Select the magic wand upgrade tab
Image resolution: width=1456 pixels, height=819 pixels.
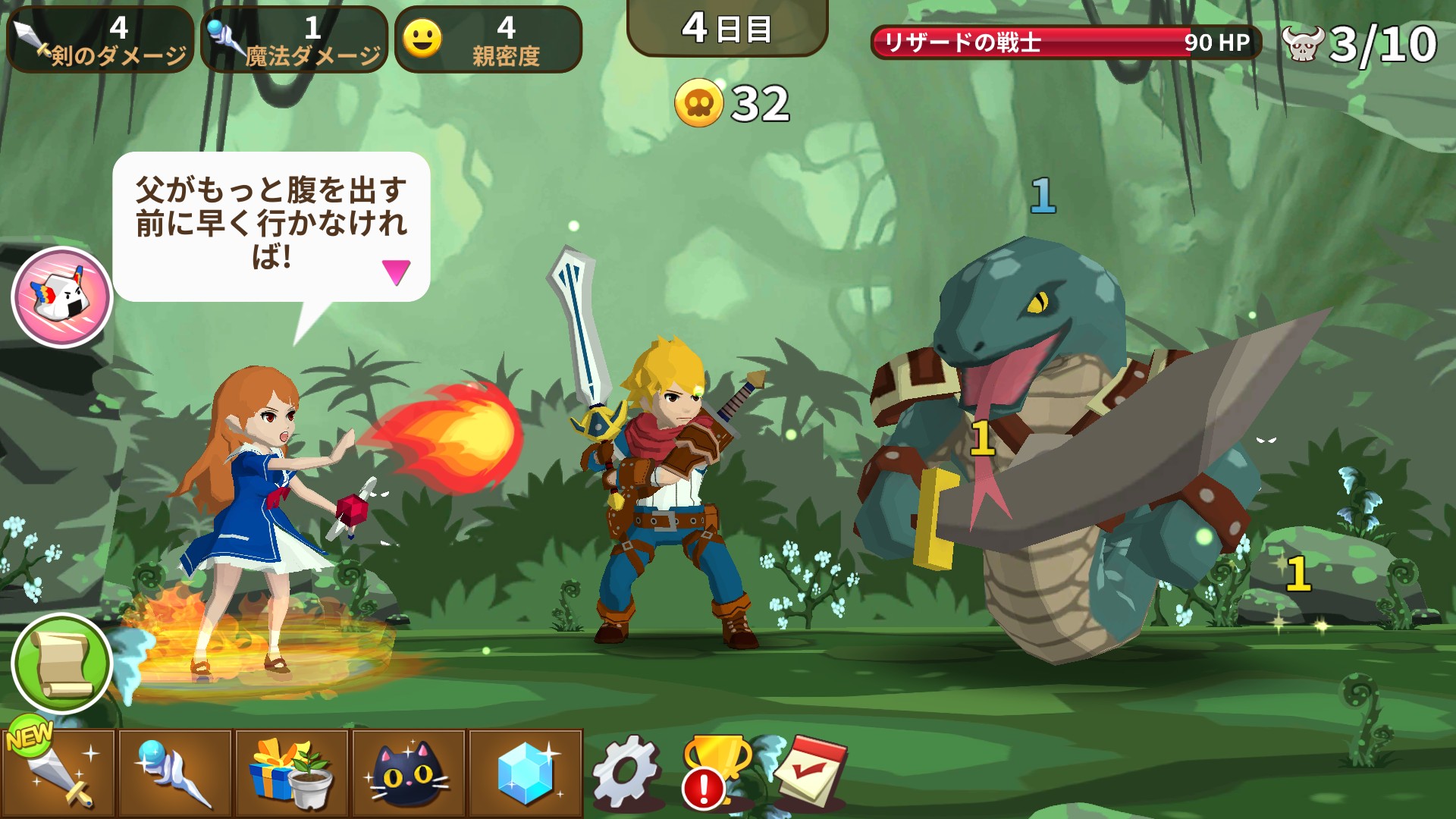point(175,773)
